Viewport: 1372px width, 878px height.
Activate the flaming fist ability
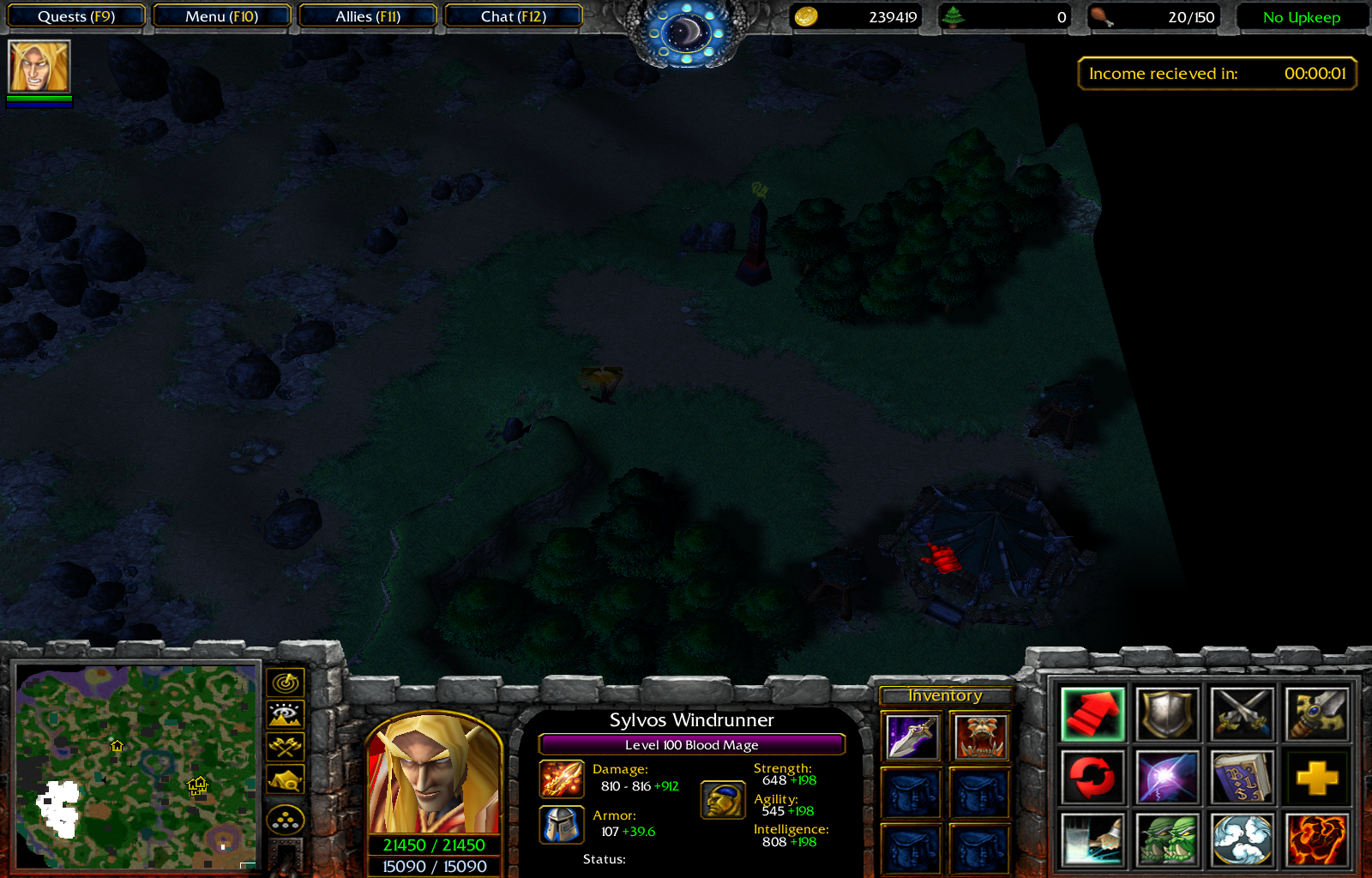[x=1316, y=840]
